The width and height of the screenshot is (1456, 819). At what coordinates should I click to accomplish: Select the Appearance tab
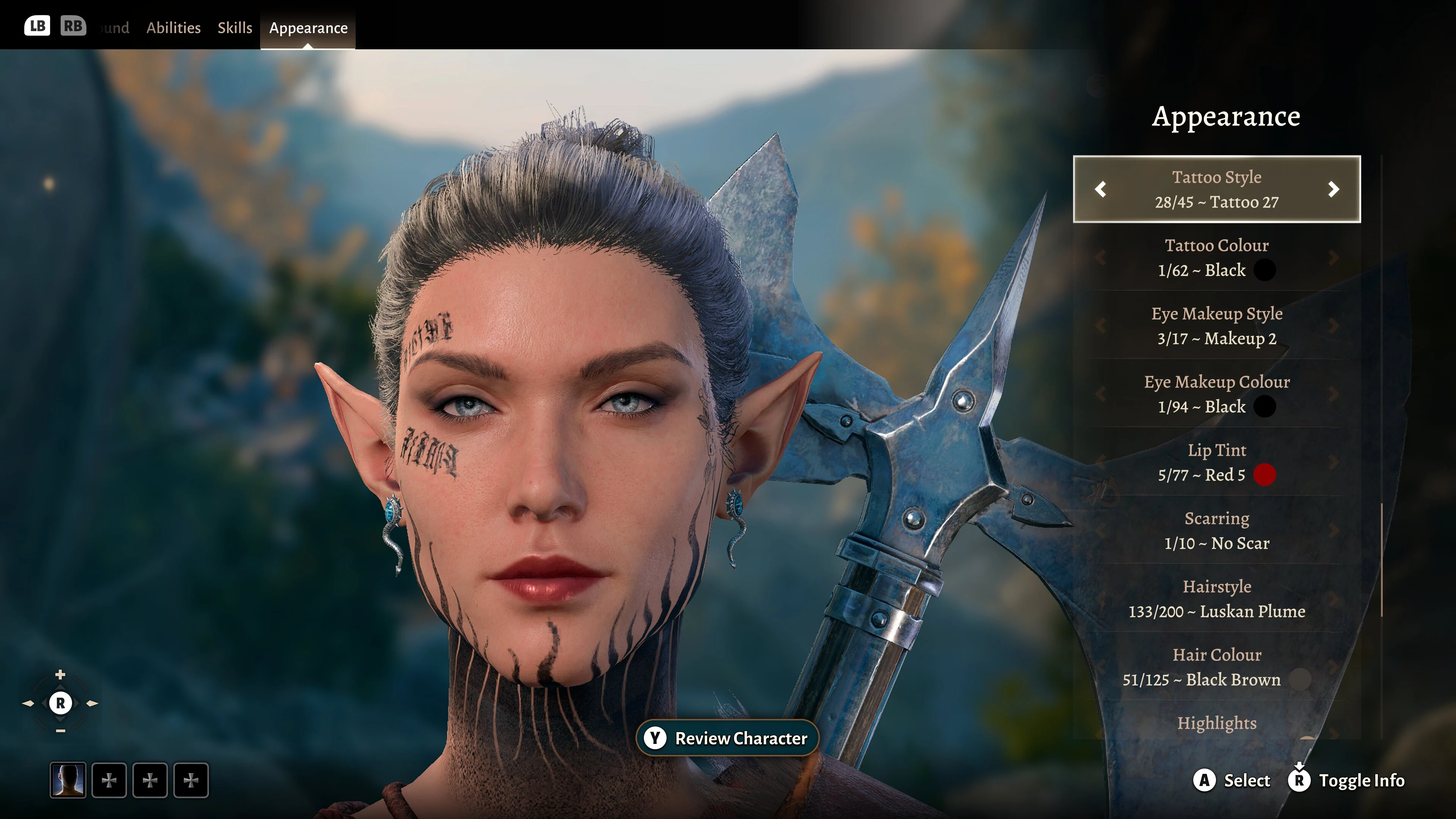[308, 28]
